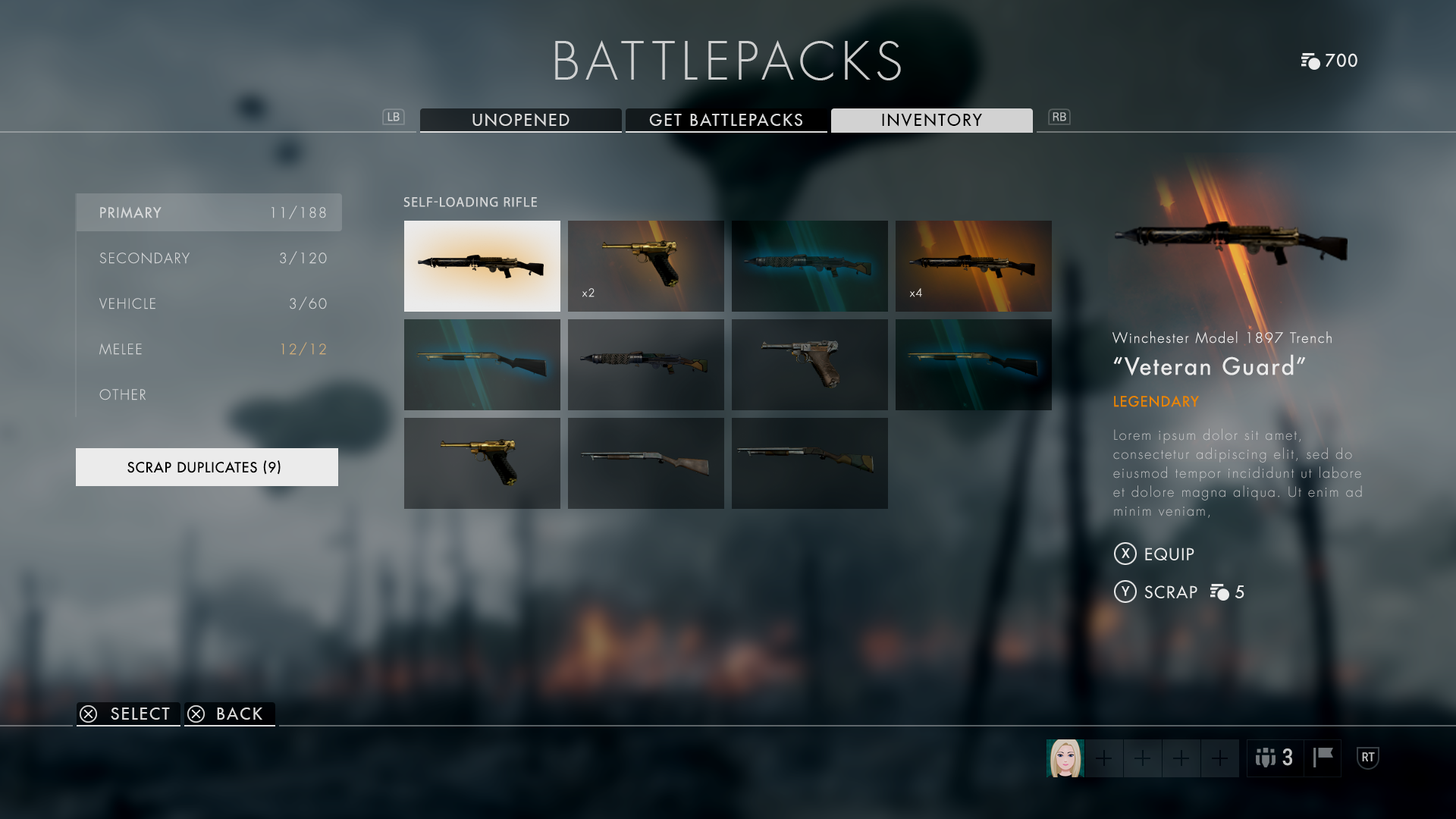Choose the orange rifle skin marked x4
Viewport: 1456px width, 819px height.
point(973,265)
